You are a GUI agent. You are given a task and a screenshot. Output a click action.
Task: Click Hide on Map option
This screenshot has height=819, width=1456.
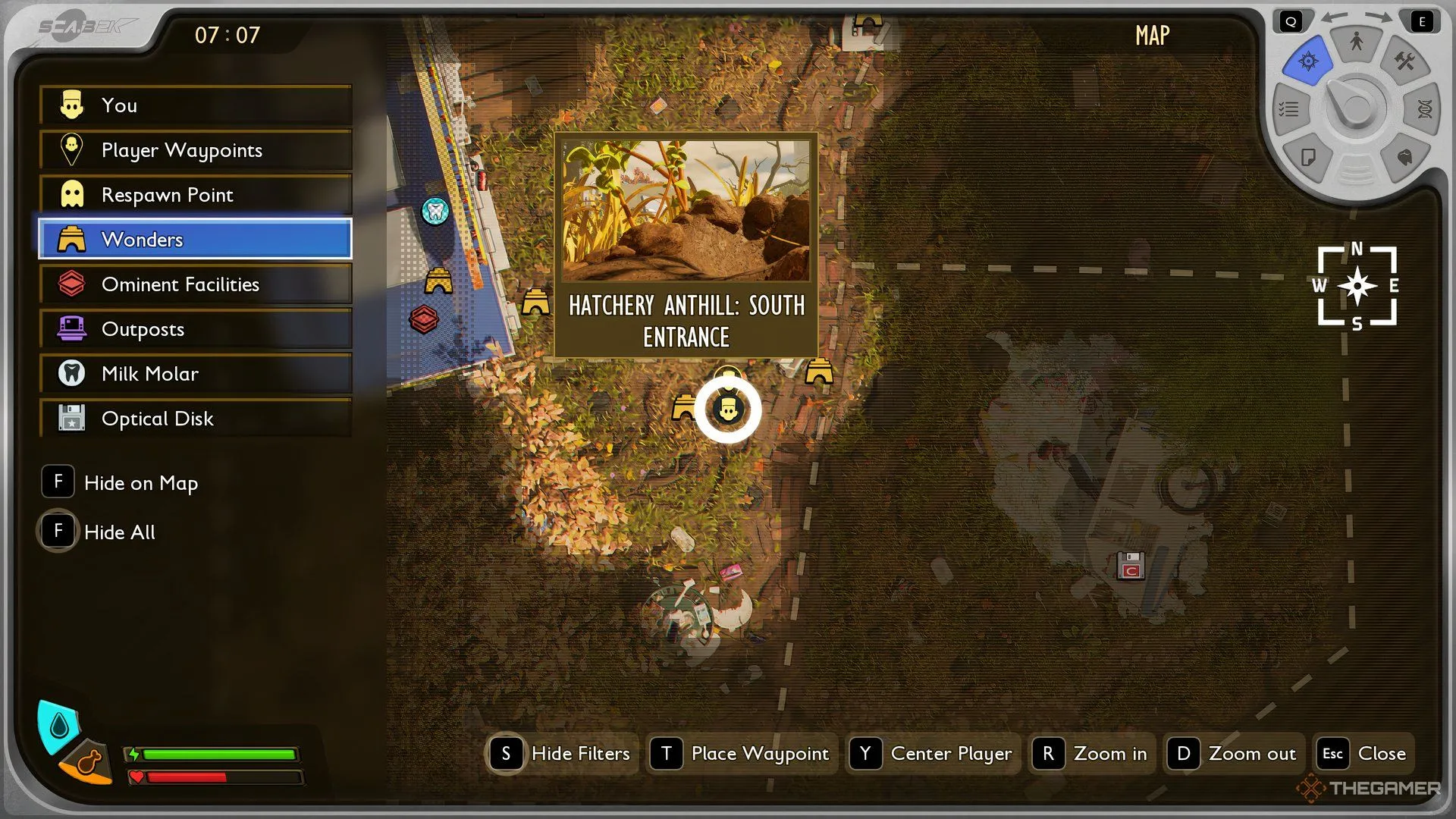coord(121,483)
